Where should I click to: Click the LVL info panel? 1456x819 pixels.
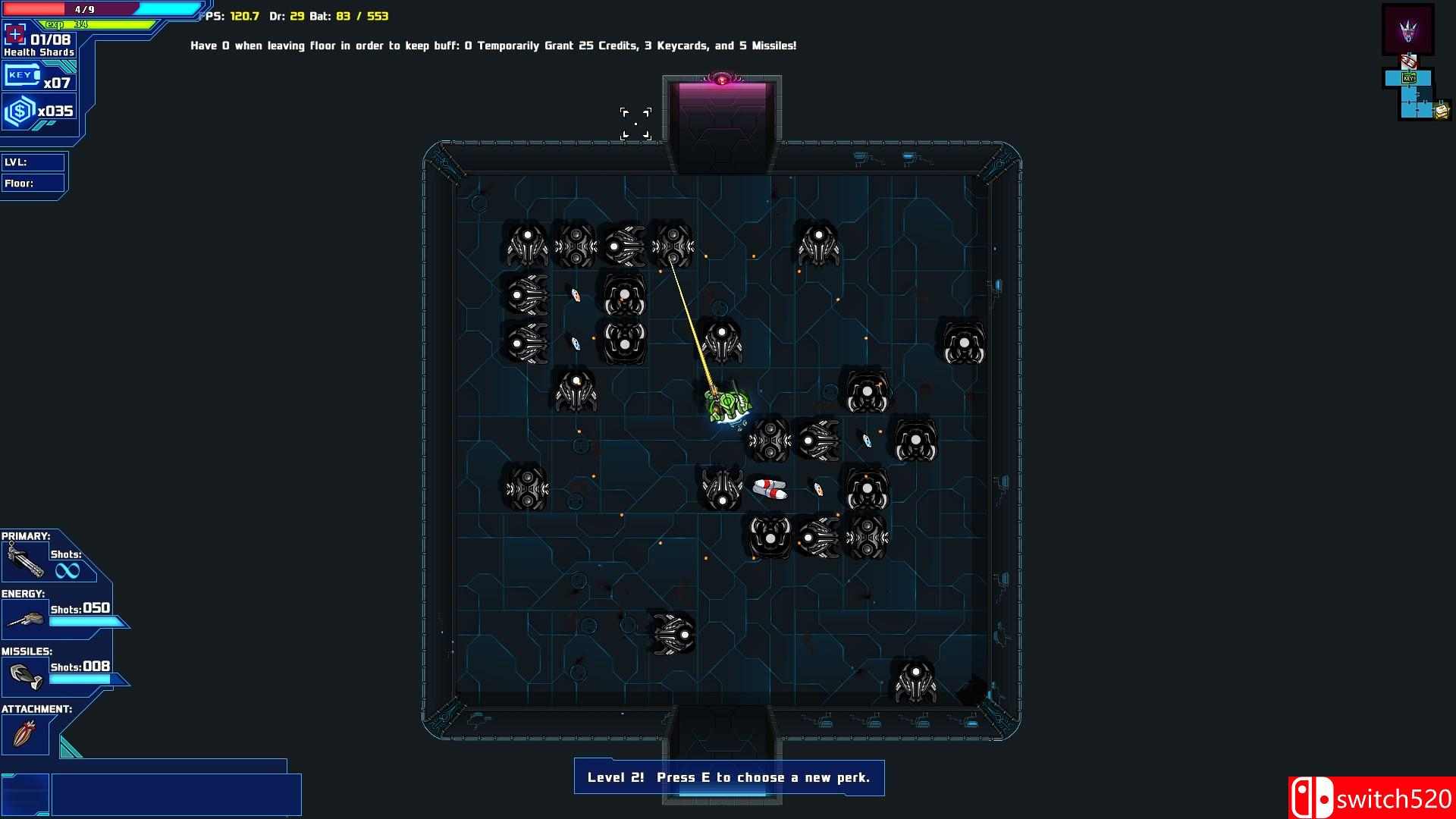pyautogui.click(x=33, y=162)
